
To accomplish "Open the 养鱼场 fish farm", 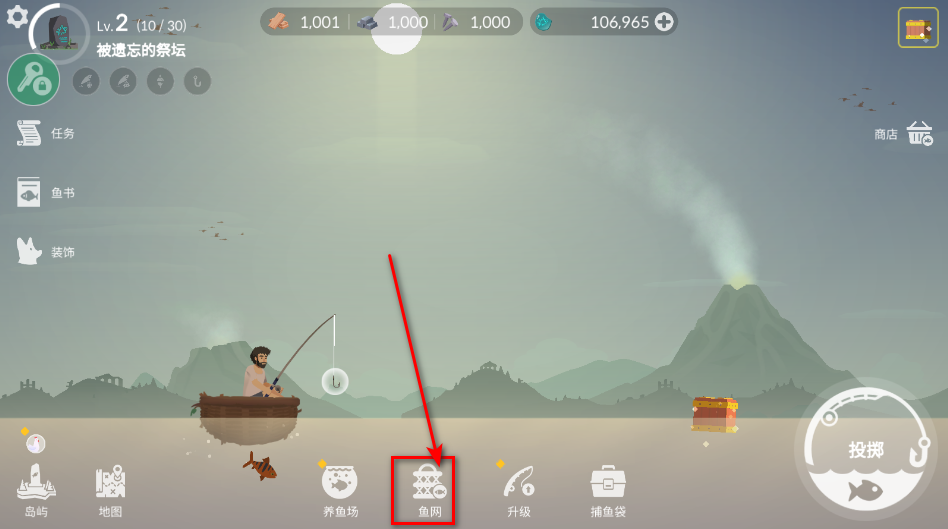I will pyautogui.click(x=340, y=490).
